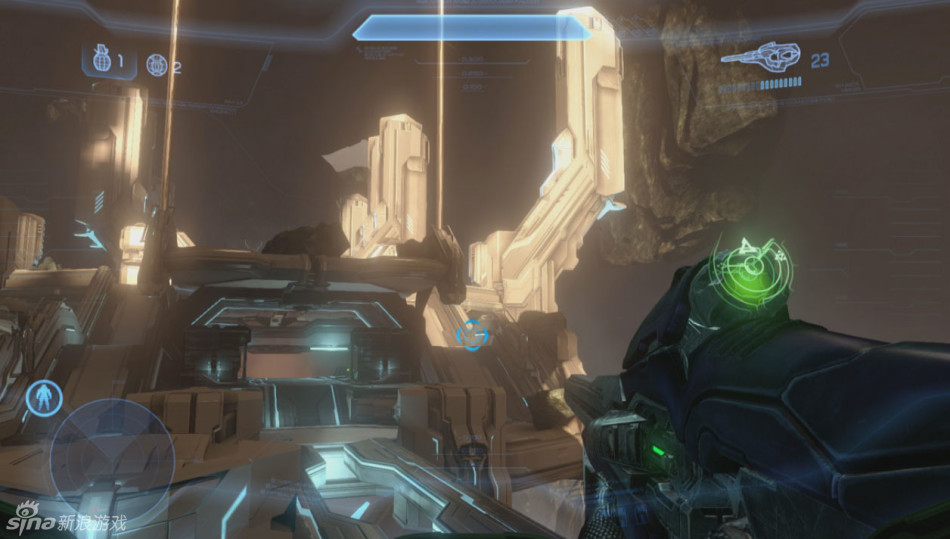Click the equipped Covenant weapon icon
950x539 pixels.
tap(760, 58)
